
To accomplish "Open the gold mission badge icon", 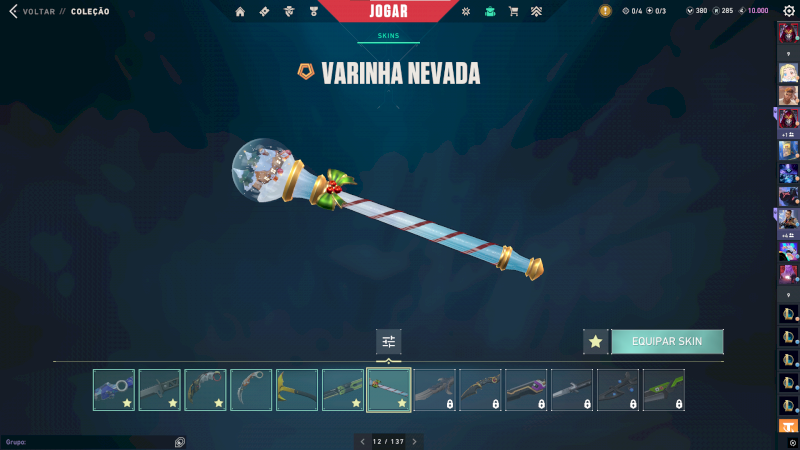I will 605,11.
